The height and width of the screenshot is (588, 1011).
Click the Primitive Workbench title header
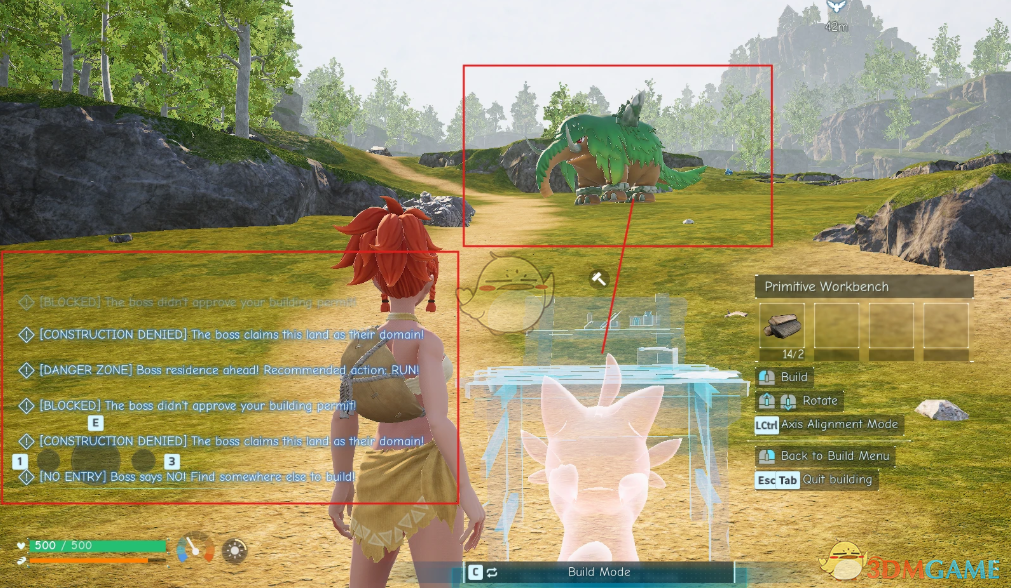click(863, 287)
